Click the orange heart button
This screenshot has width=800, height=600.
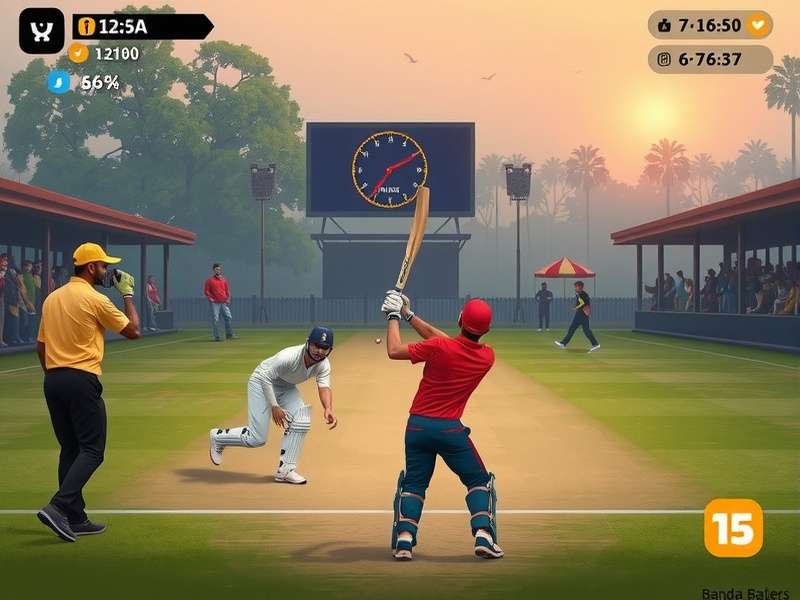759,25
